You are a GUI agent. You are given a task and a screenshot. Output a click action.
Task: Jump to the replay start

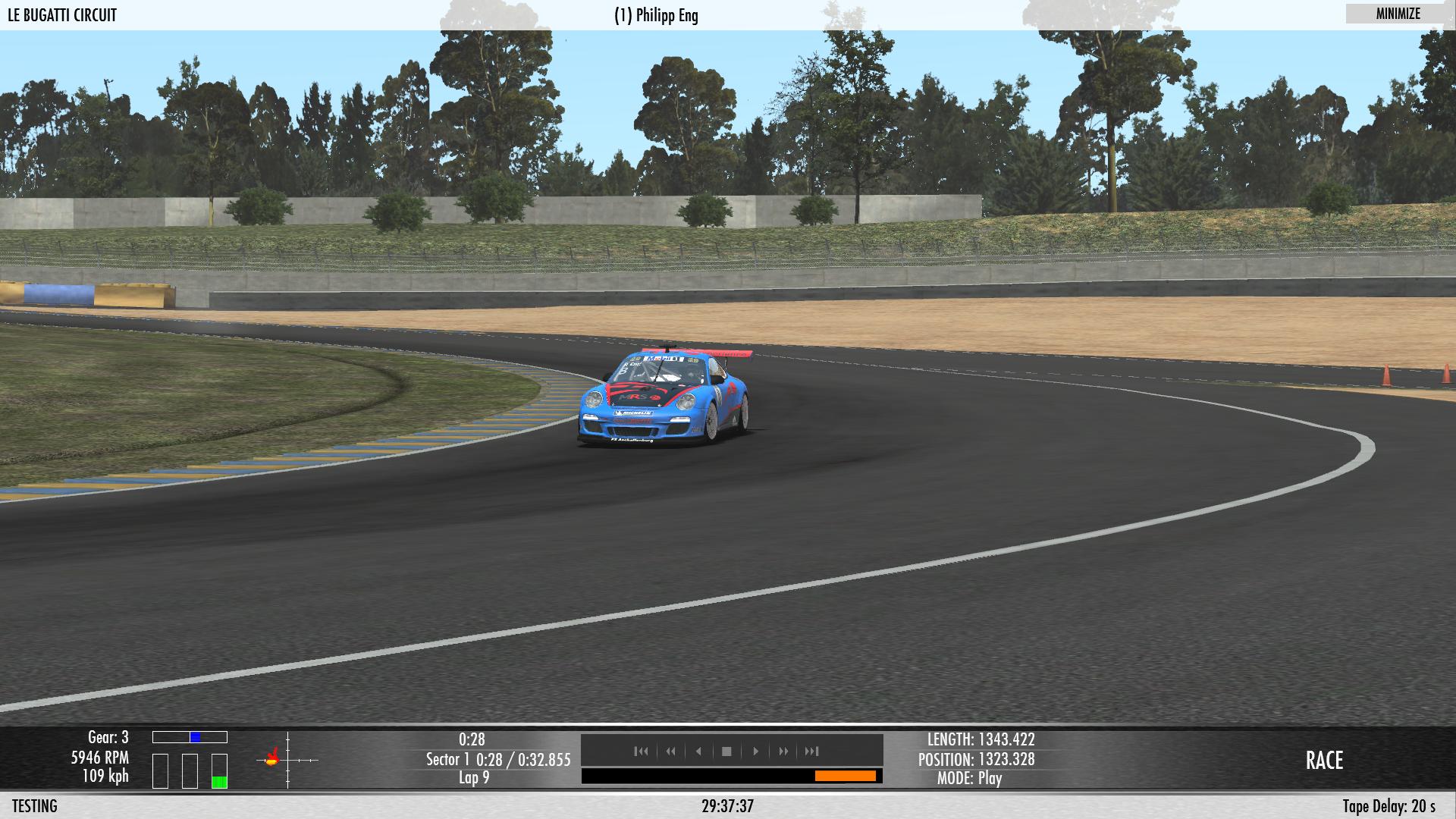(642, 752)
